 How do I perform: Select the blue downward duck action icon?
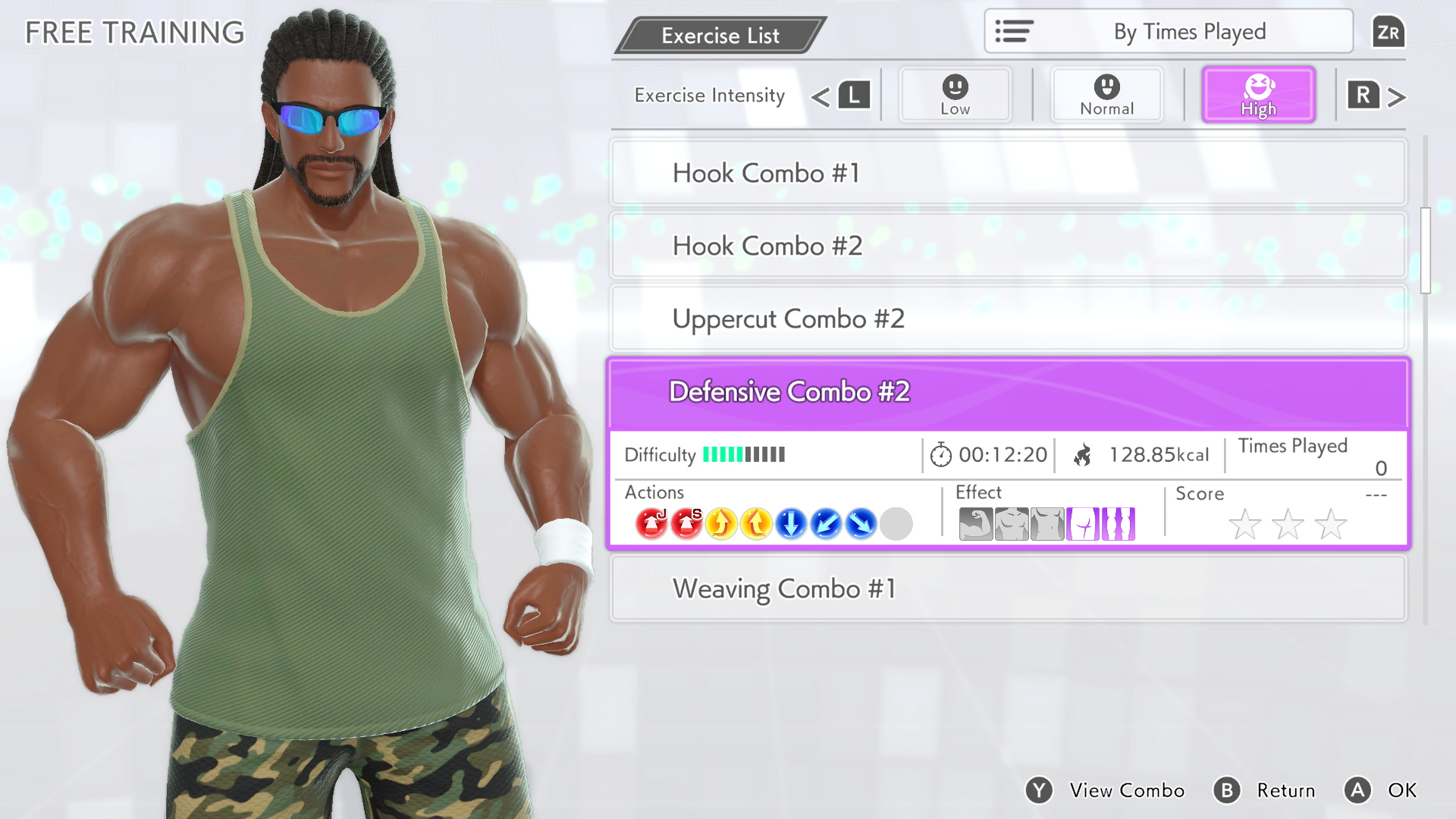click(x=790, y=523)
